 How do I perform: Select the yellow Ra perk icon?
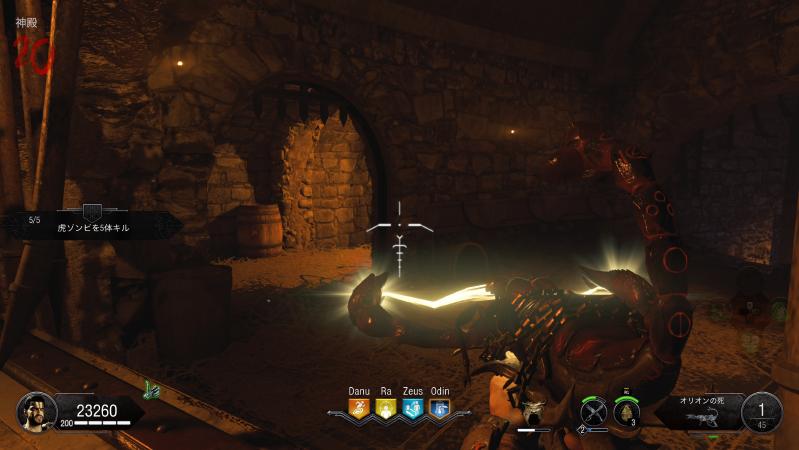coord(385,407)
